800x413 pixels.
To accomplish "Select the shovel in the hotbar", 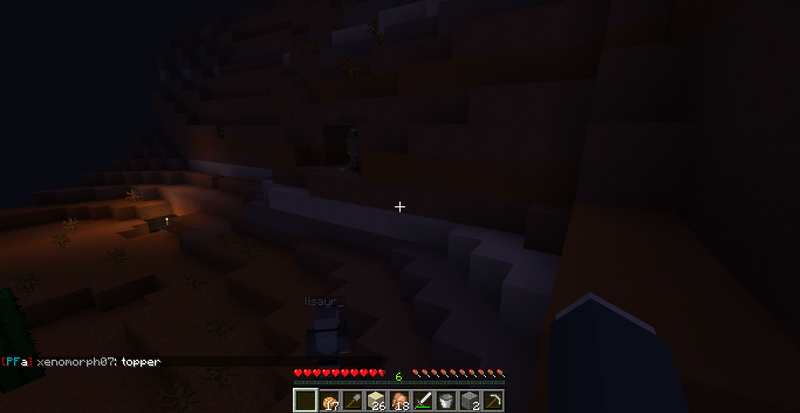I will pyautogui.click(x=352, y=400).
